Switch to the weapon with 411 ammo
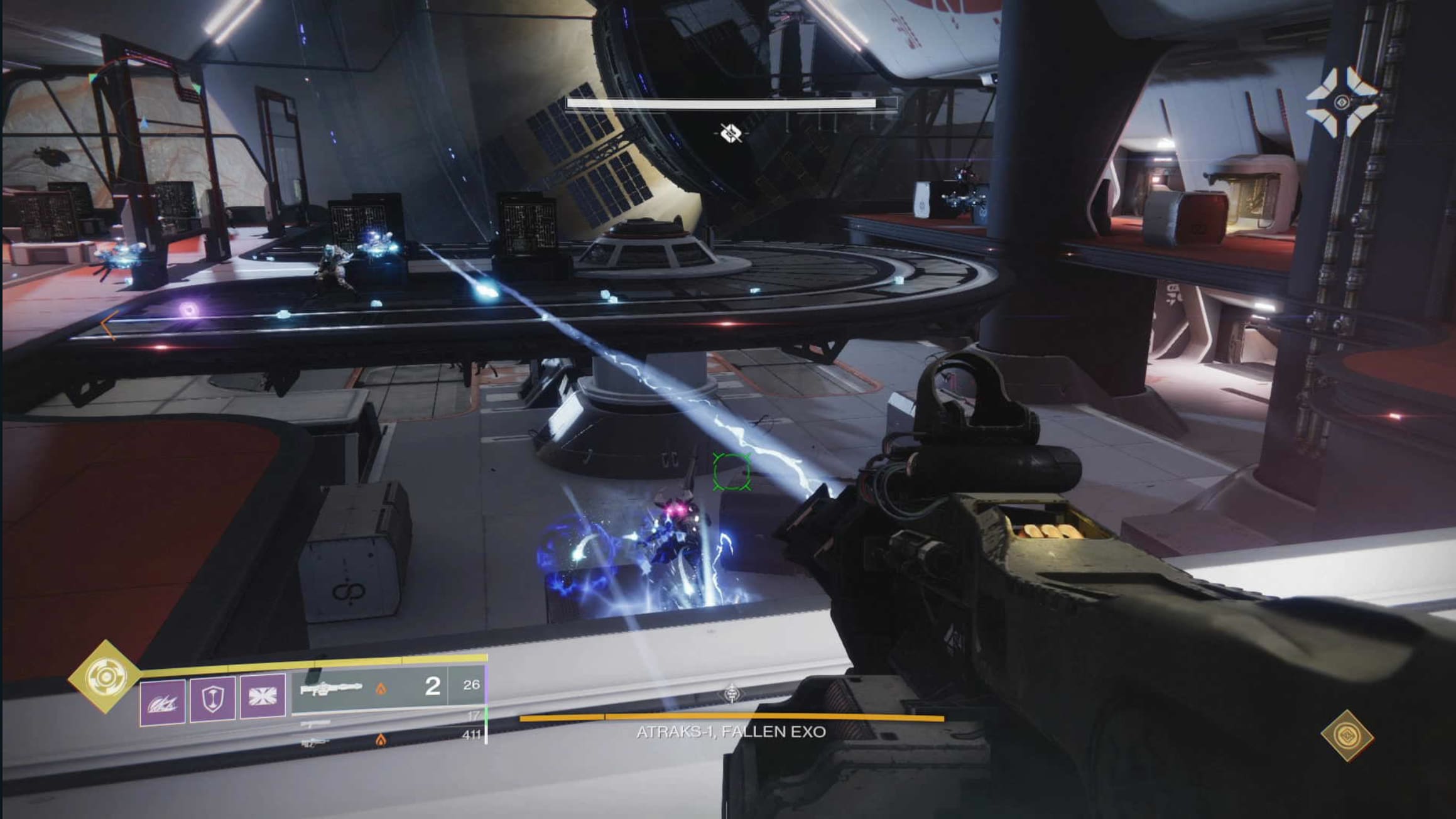 pos(389,740)
